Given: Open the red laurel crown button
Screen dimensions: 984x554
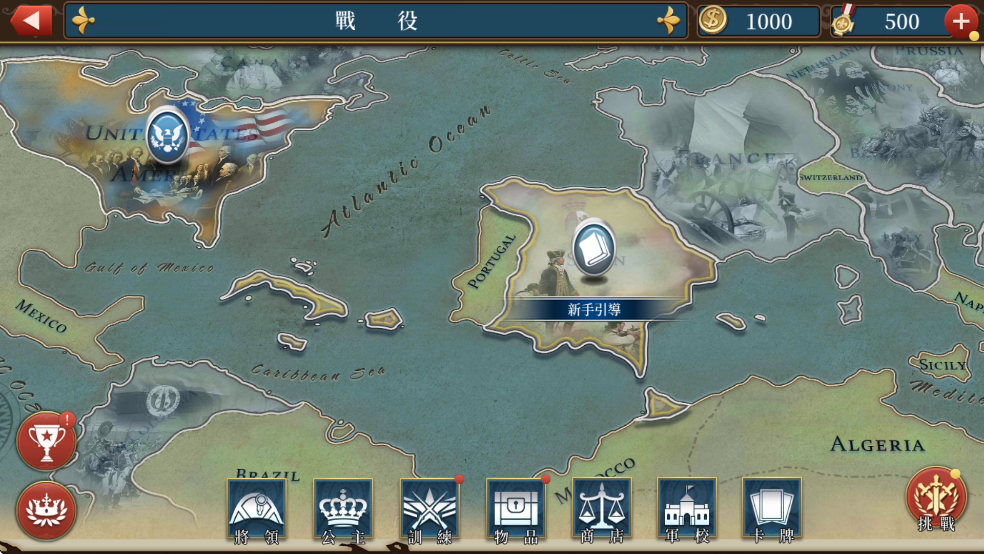Looking at the screenshot, I should [46, 510].
